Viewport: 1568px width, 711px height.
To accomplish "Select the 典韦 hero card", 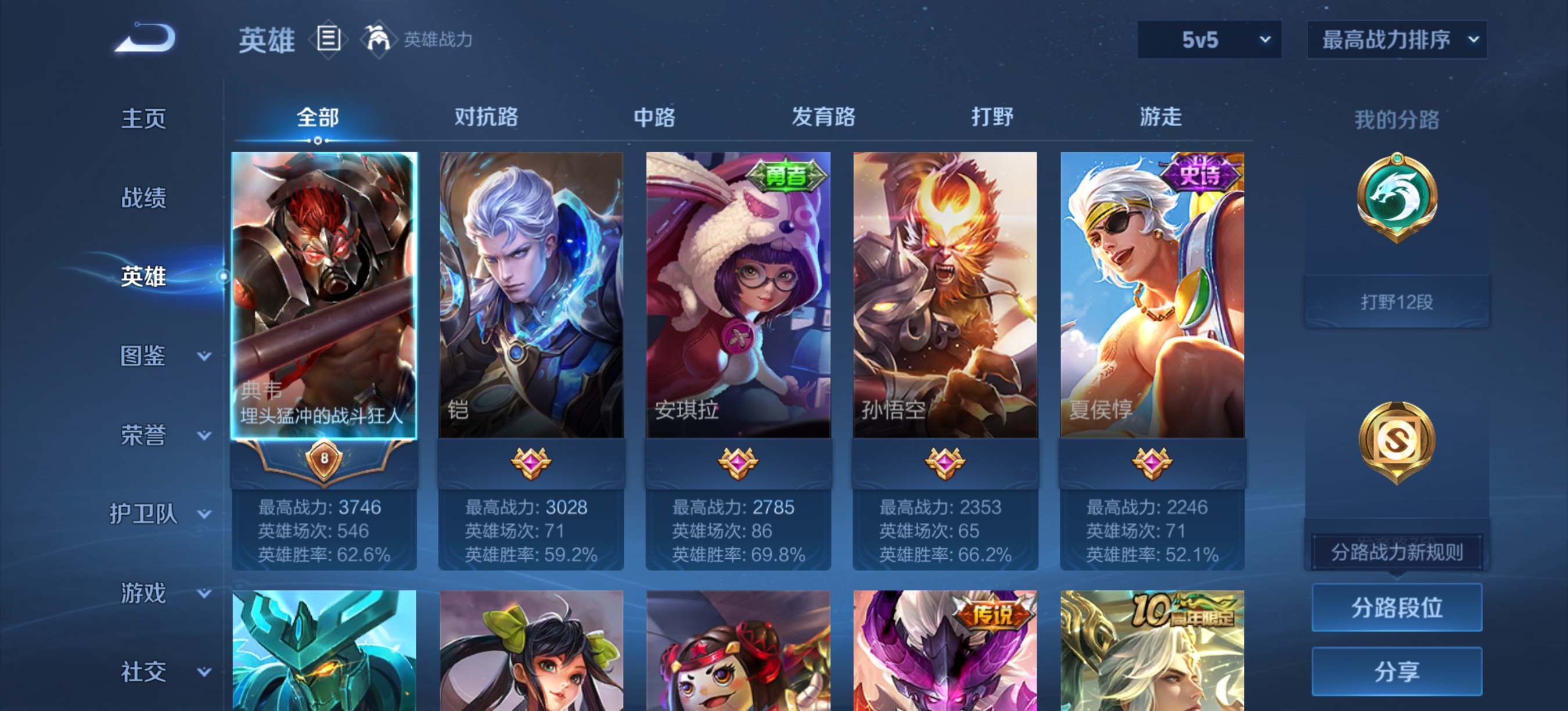I will [324, 295].
